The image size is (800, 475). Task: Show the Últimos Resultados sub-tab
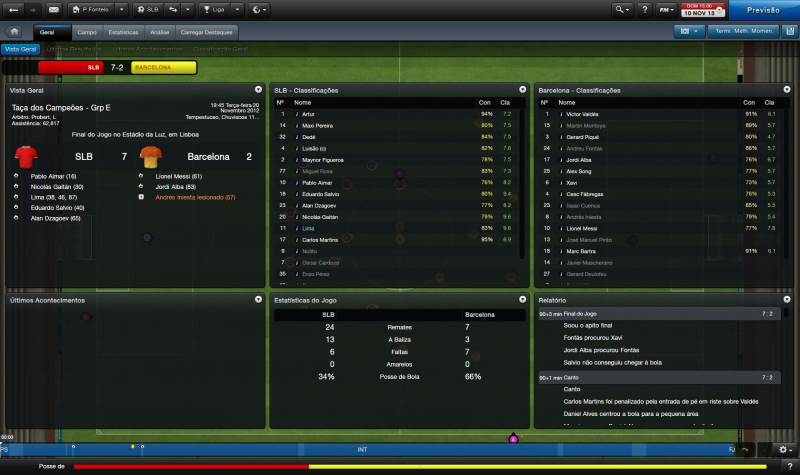[x=72, y=48]
